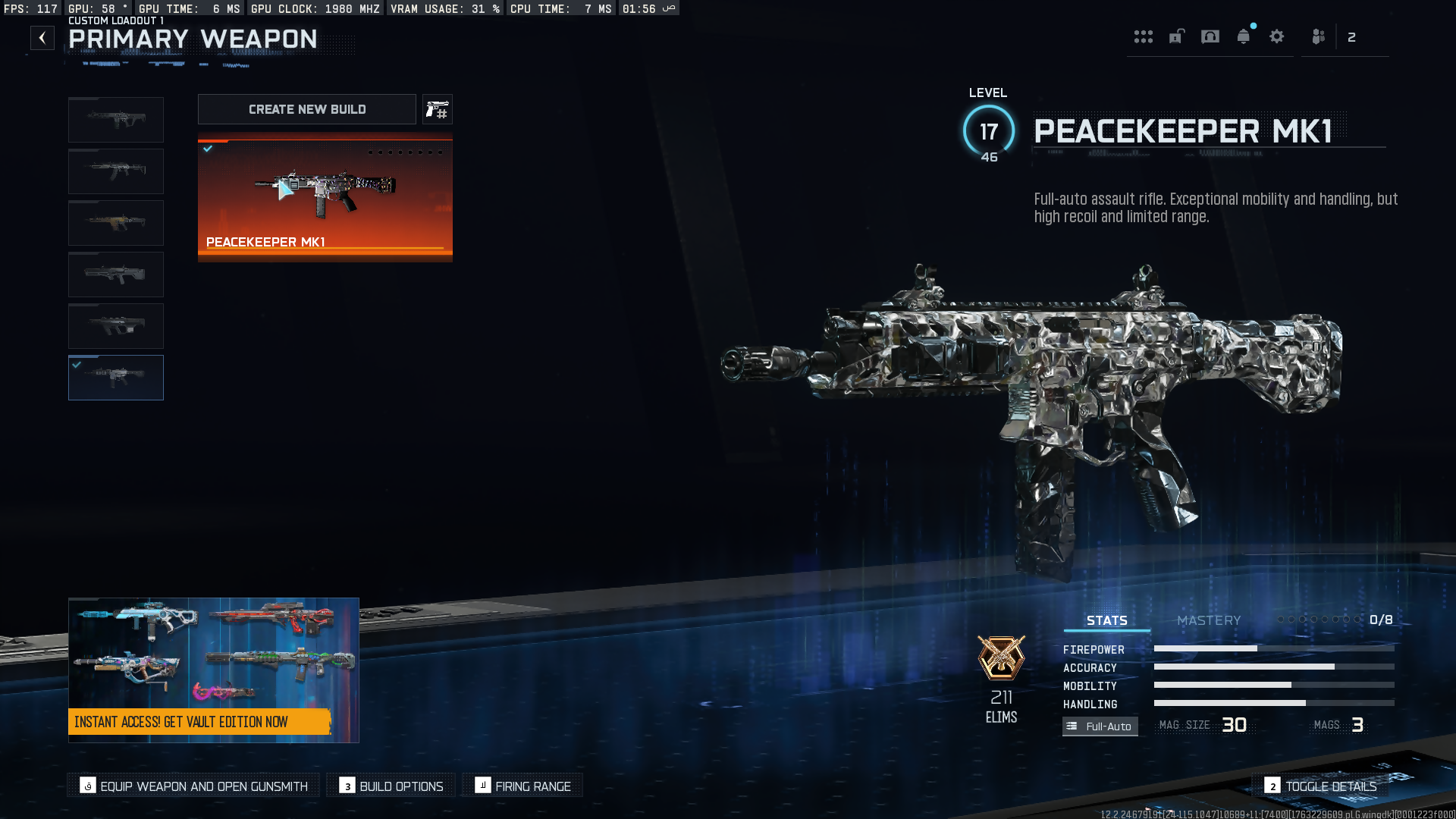Image resolution: width=1456 pixels, height=819 pixels.
Task: Click Create New Build
Action: coord(307,109)
